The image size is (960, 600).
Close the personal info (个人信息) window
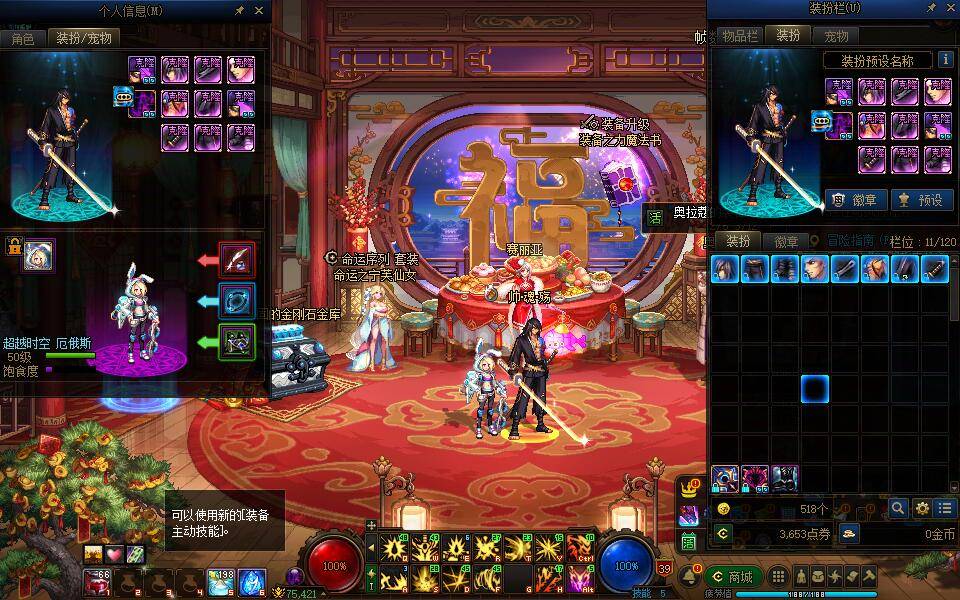259,10
